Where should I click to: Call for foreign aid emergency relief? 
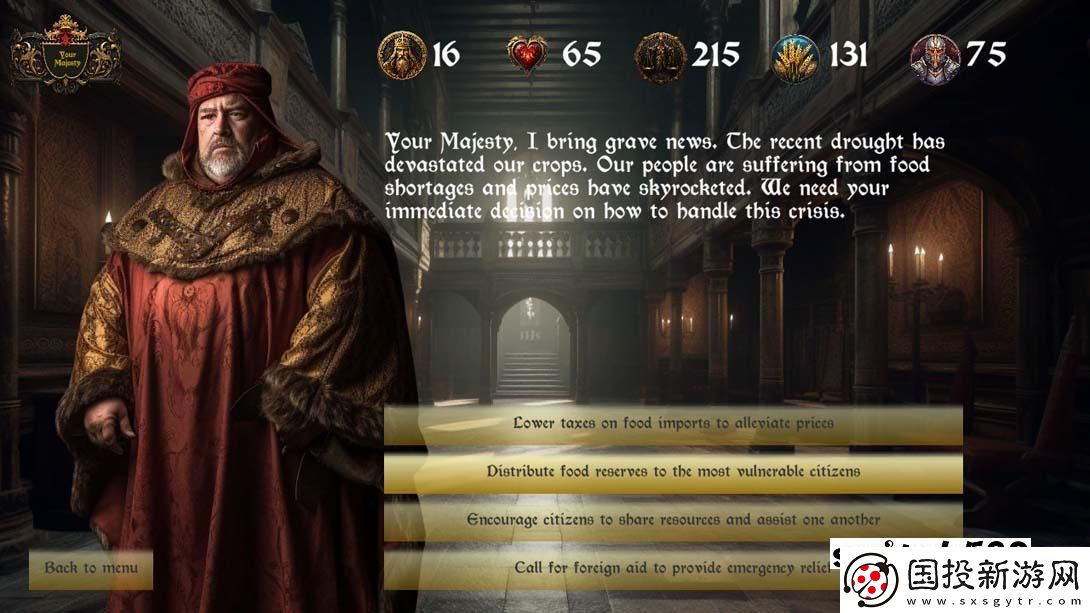point(640,567)
